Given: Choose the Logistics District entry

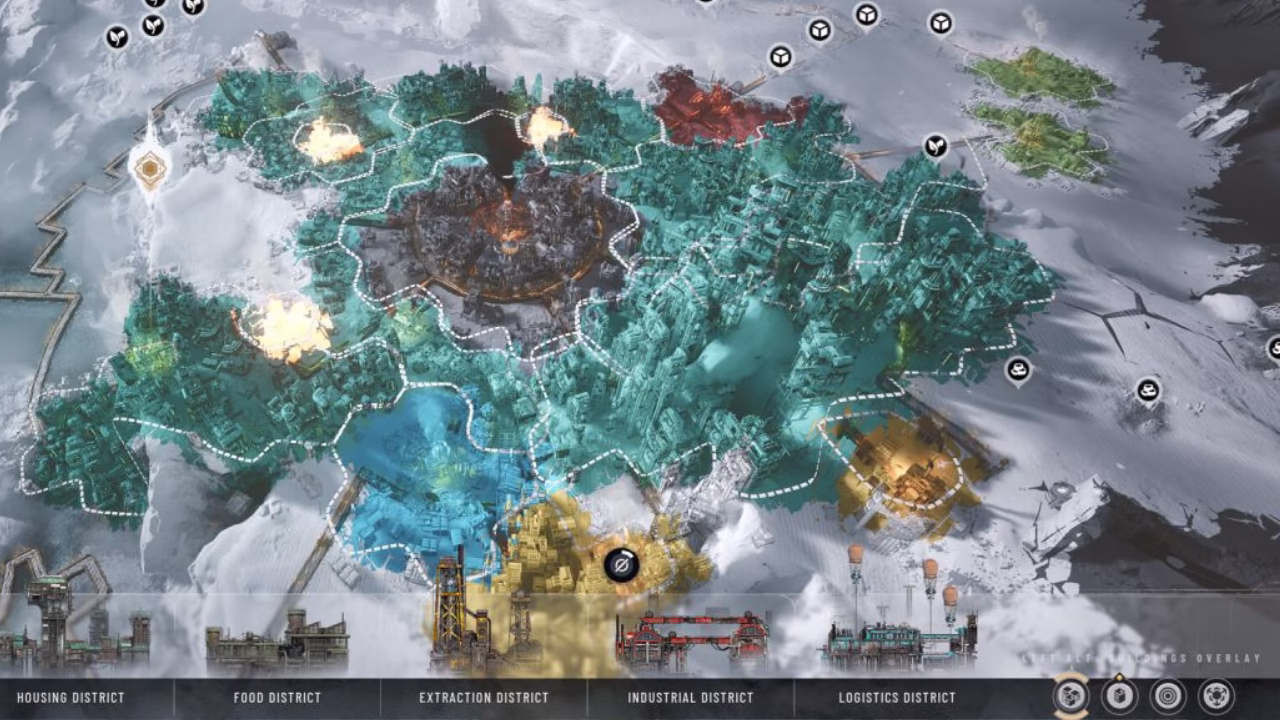Looking at the screenshot, I should tap(897, 697).
